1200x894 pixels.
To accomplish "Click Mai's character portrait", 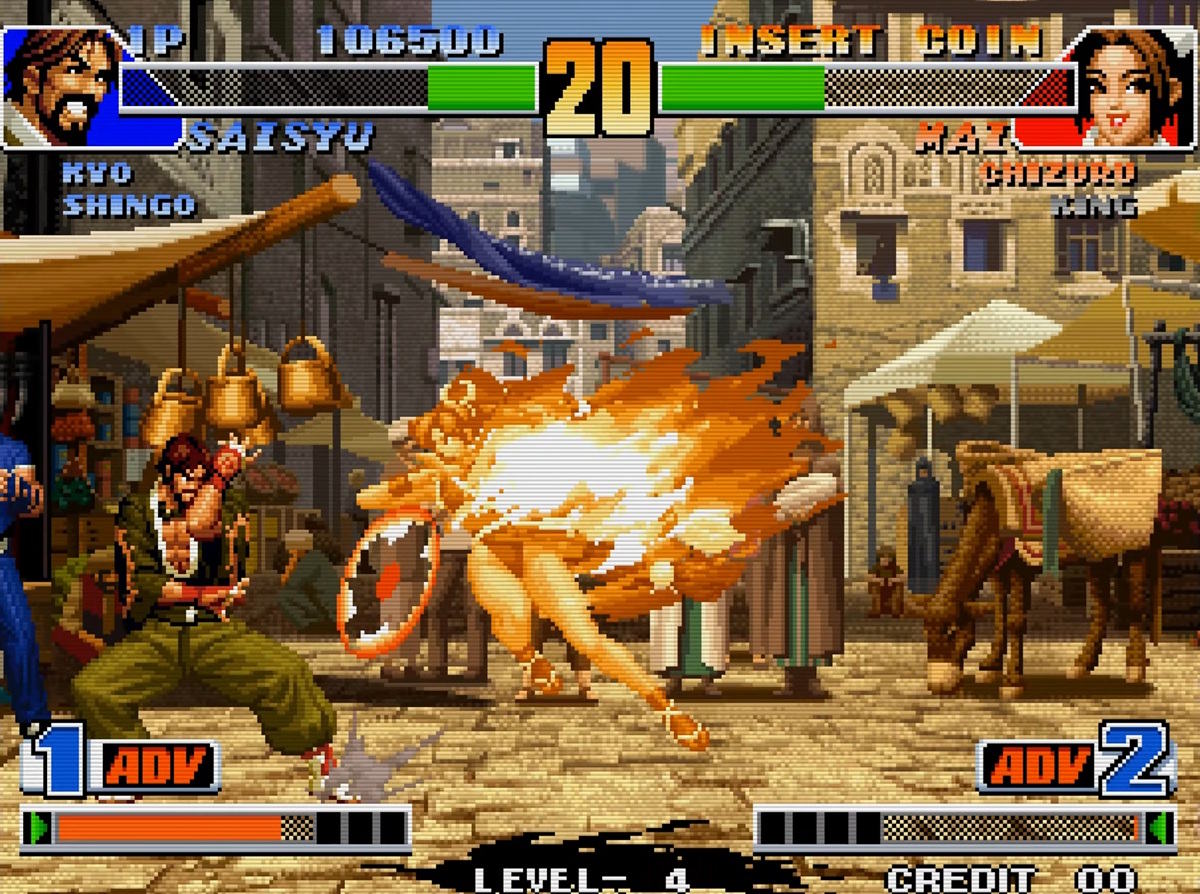I will click(x=1135, y=85).
